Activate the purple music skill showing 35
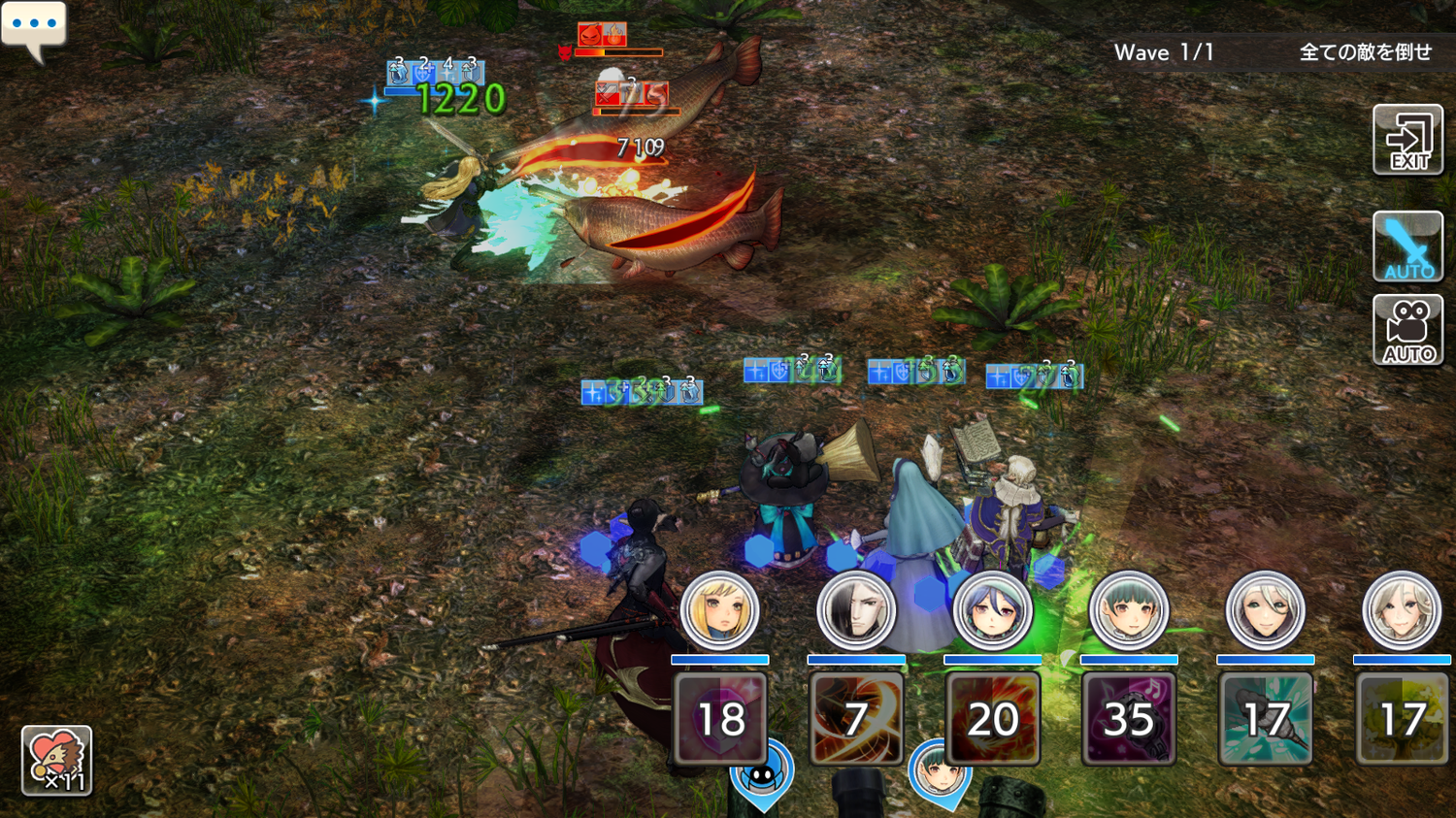The image size is (1456, 818). pyautogui.click(x=1129, y=719)
